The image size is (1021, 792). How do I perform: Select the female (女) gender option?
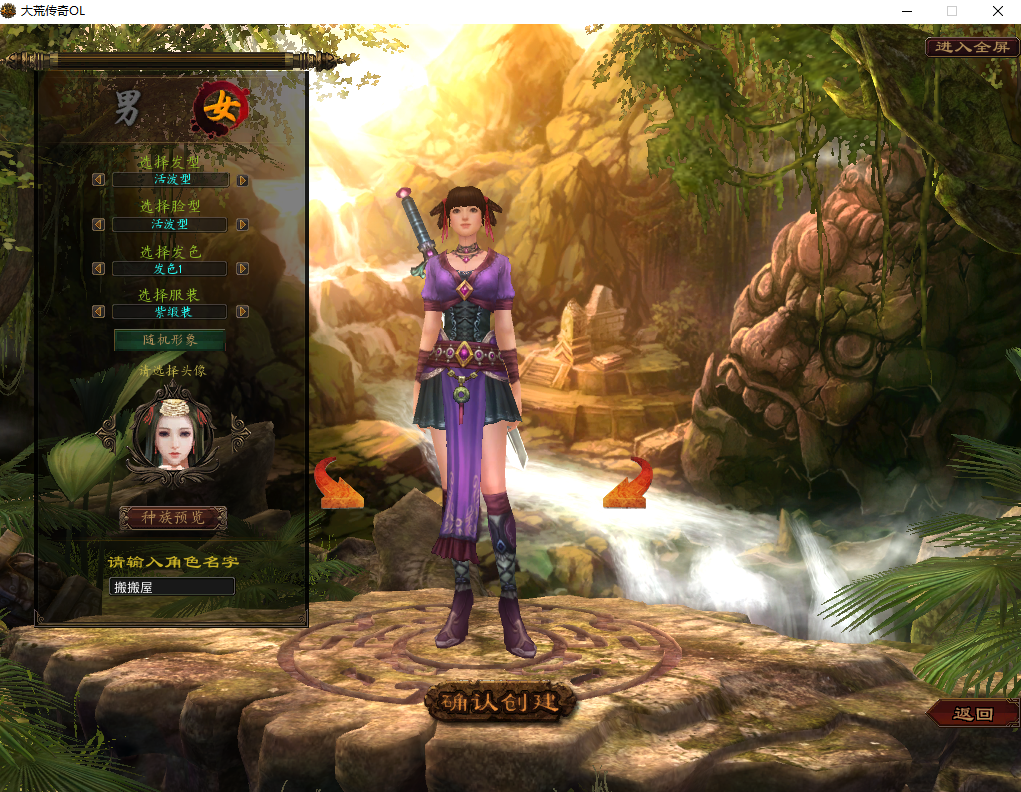click(x=222, y=108)
